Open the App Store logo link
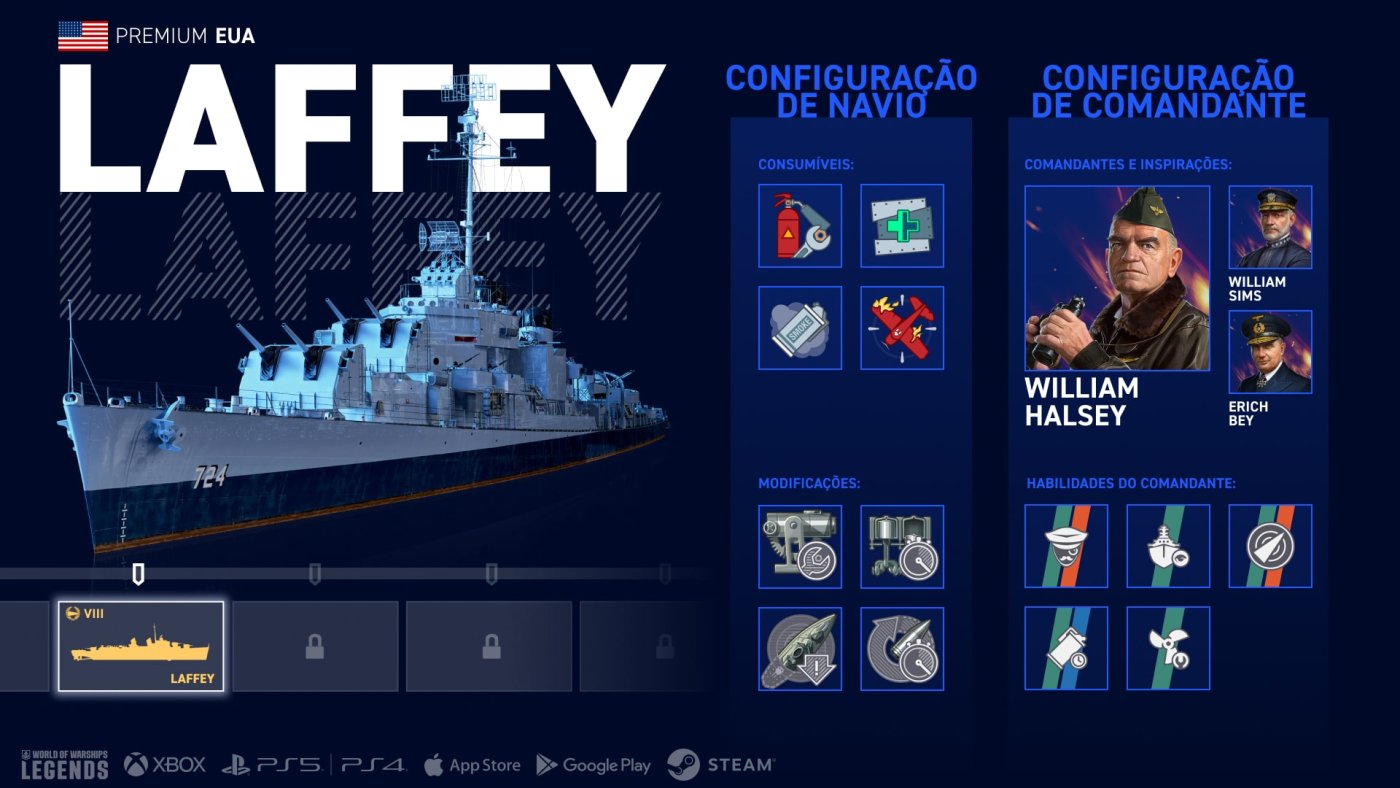The width and height of the screenshot is (1400, 788). pos(472,765)
